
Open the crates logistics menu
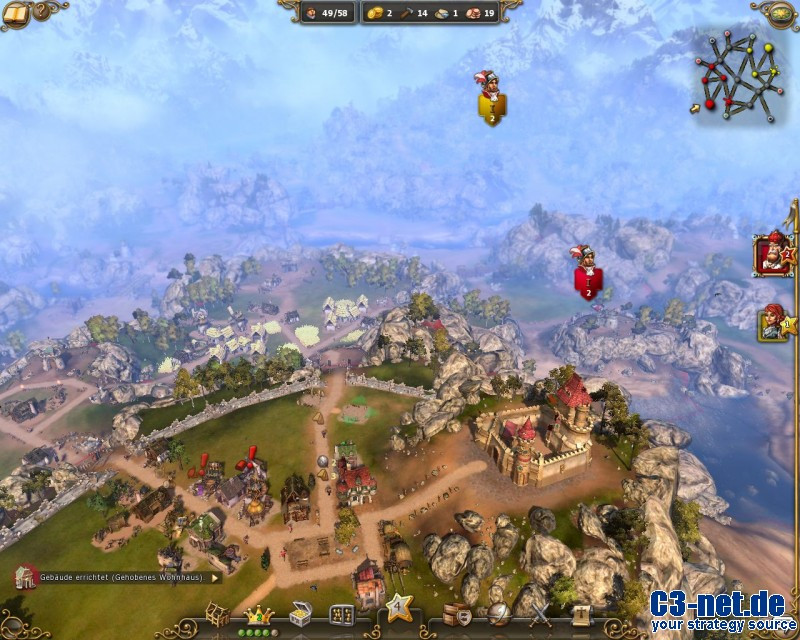(x=456, y=613)
